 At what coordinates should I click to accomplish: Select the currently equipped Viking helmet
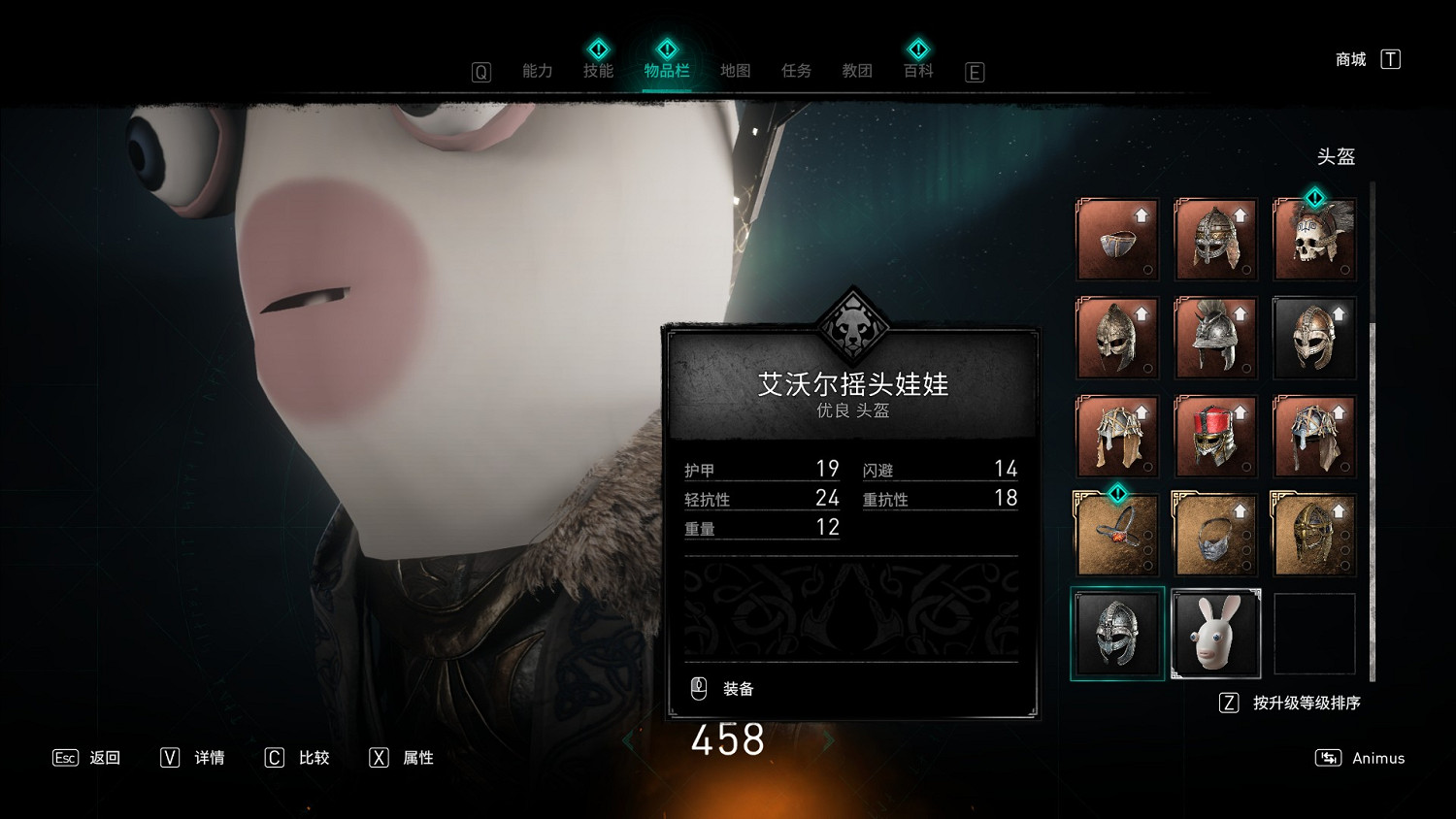(x=1117, y=635)
